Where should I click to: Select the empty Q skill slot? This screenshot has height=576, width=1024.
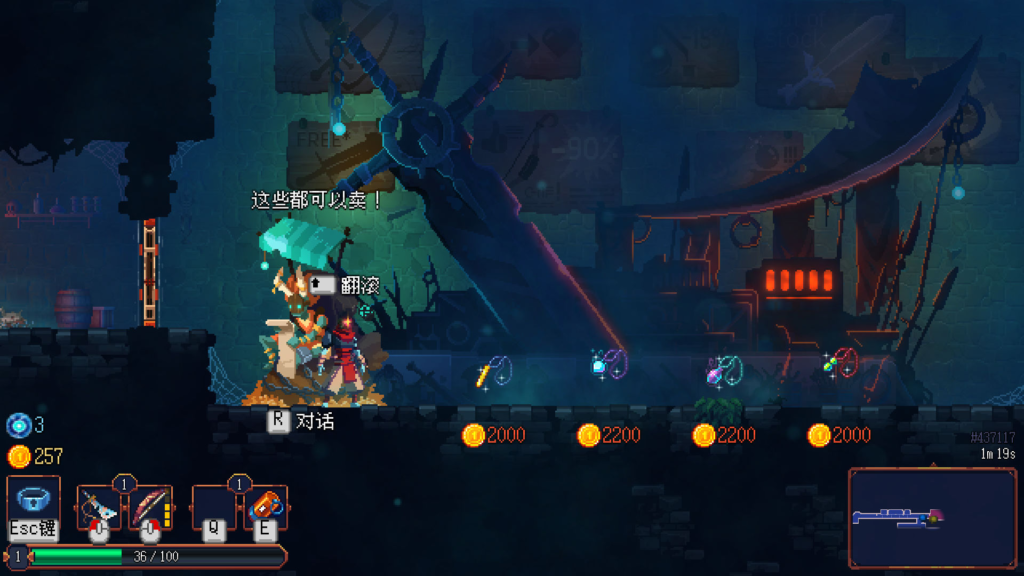[x=214, y=507]
